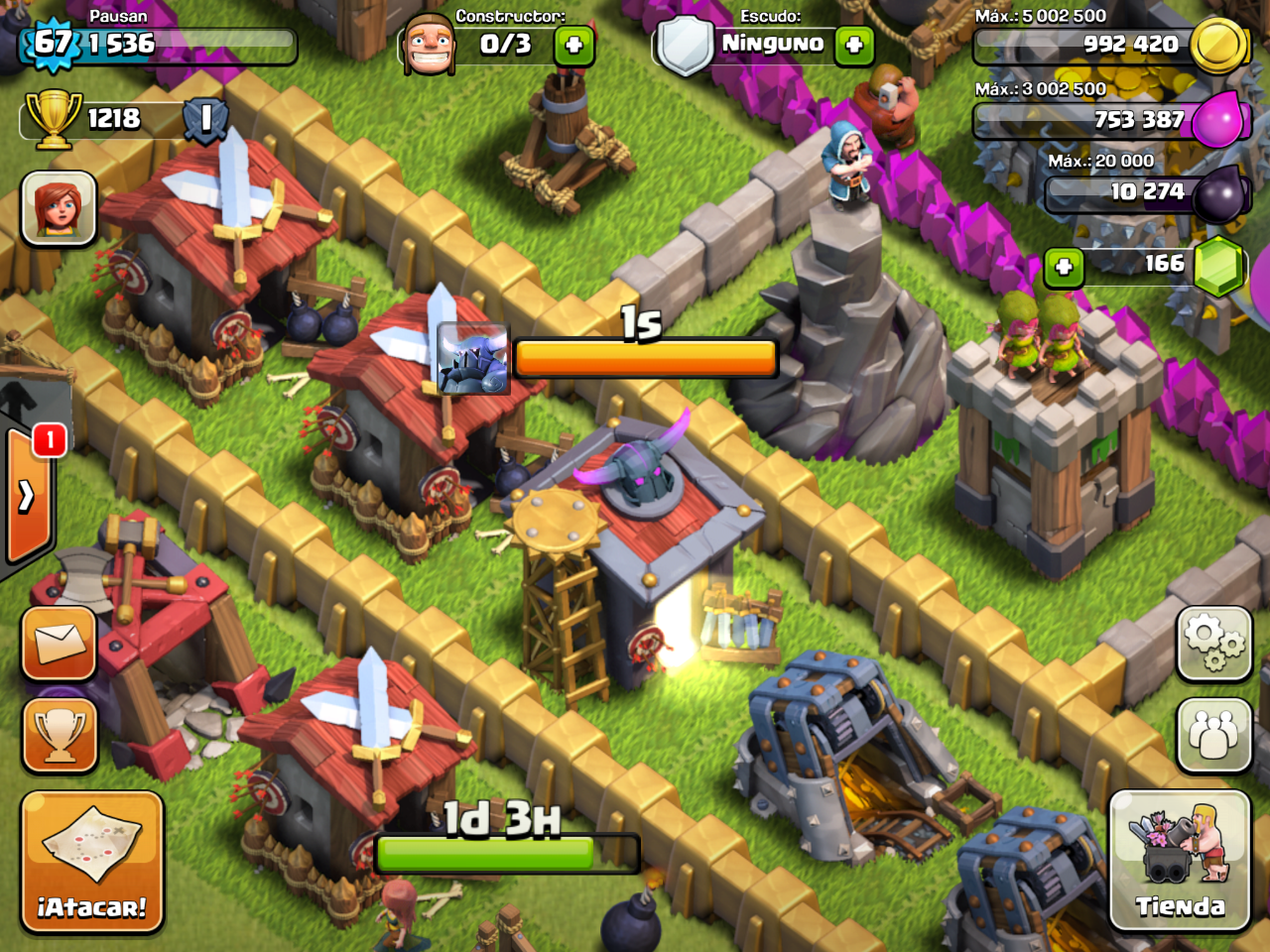Tap the ¡Atacar! attack button
Image resolution: width=1270 pixels, height=952 pixels.
point(91,862)
